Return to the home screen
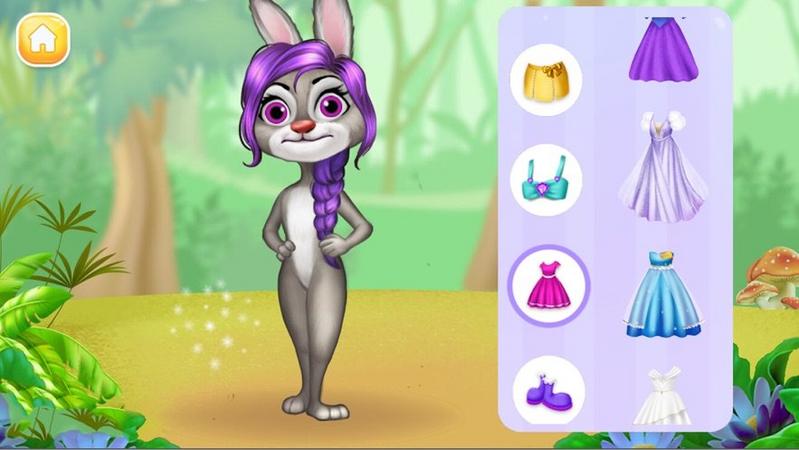799x450 pixels. 43,40
